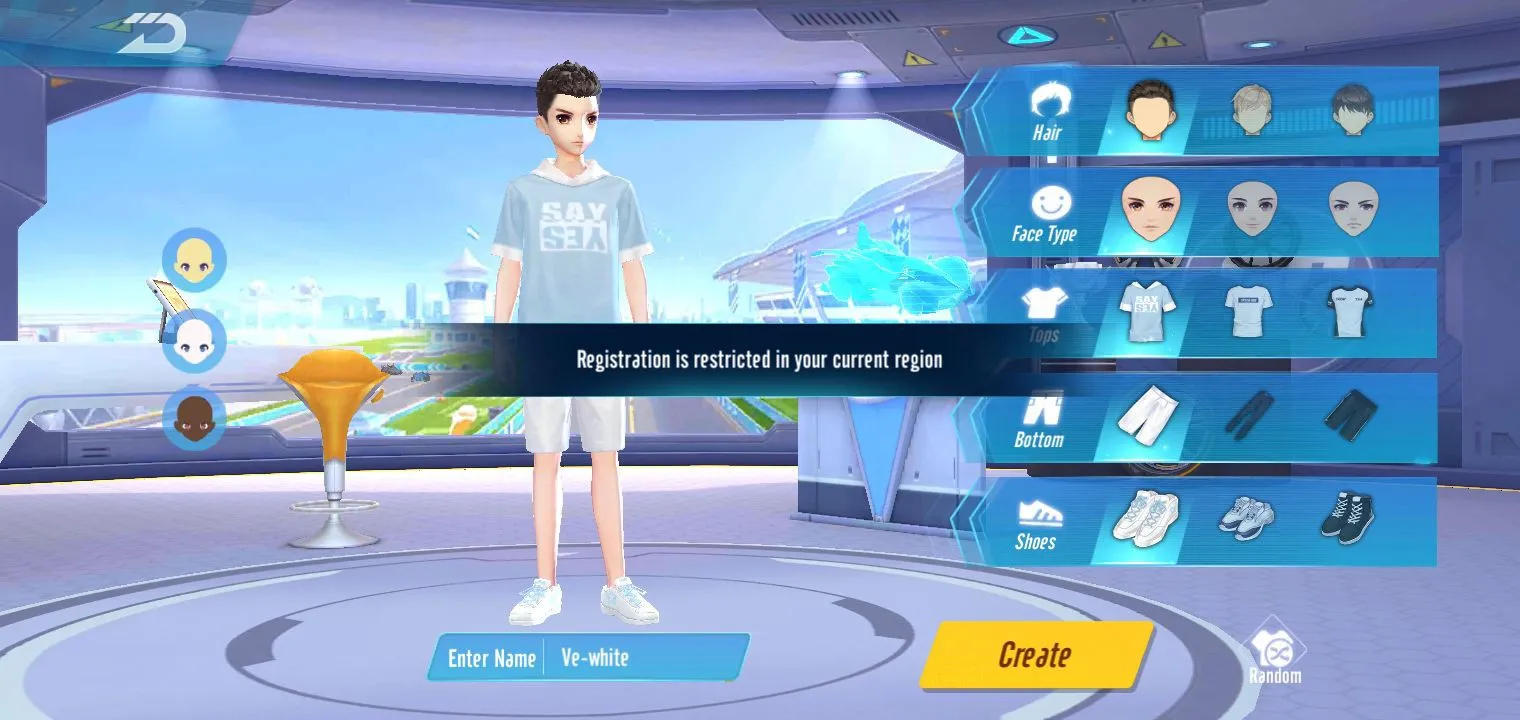Select the middle face type option
The width and height of the screenshot is (1520, 720).
tap(1252, 209)
